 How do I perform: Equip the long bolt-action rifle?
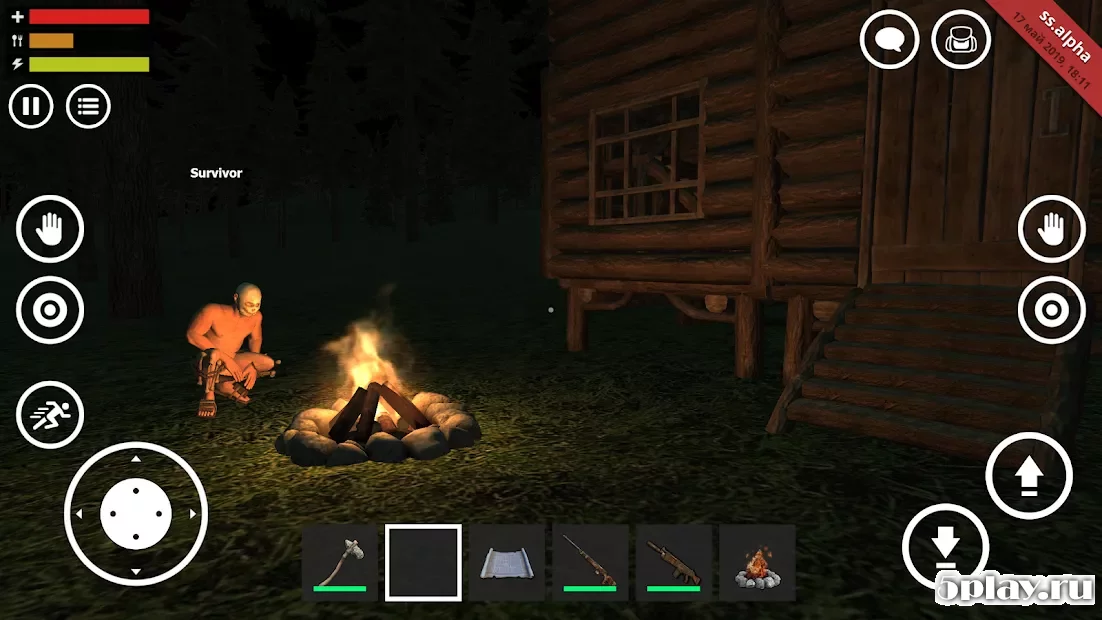coord(590,562)
